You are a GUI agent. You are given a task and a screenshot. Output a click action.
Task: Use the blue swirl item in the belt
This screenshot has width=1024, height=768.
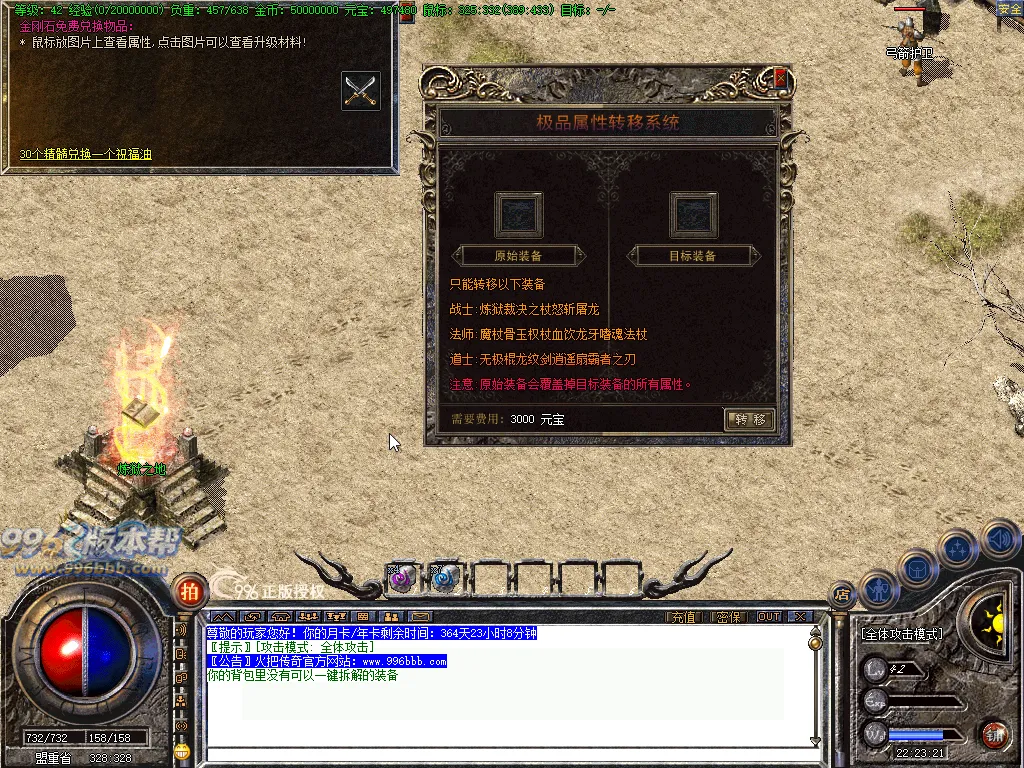coord(445,577)
